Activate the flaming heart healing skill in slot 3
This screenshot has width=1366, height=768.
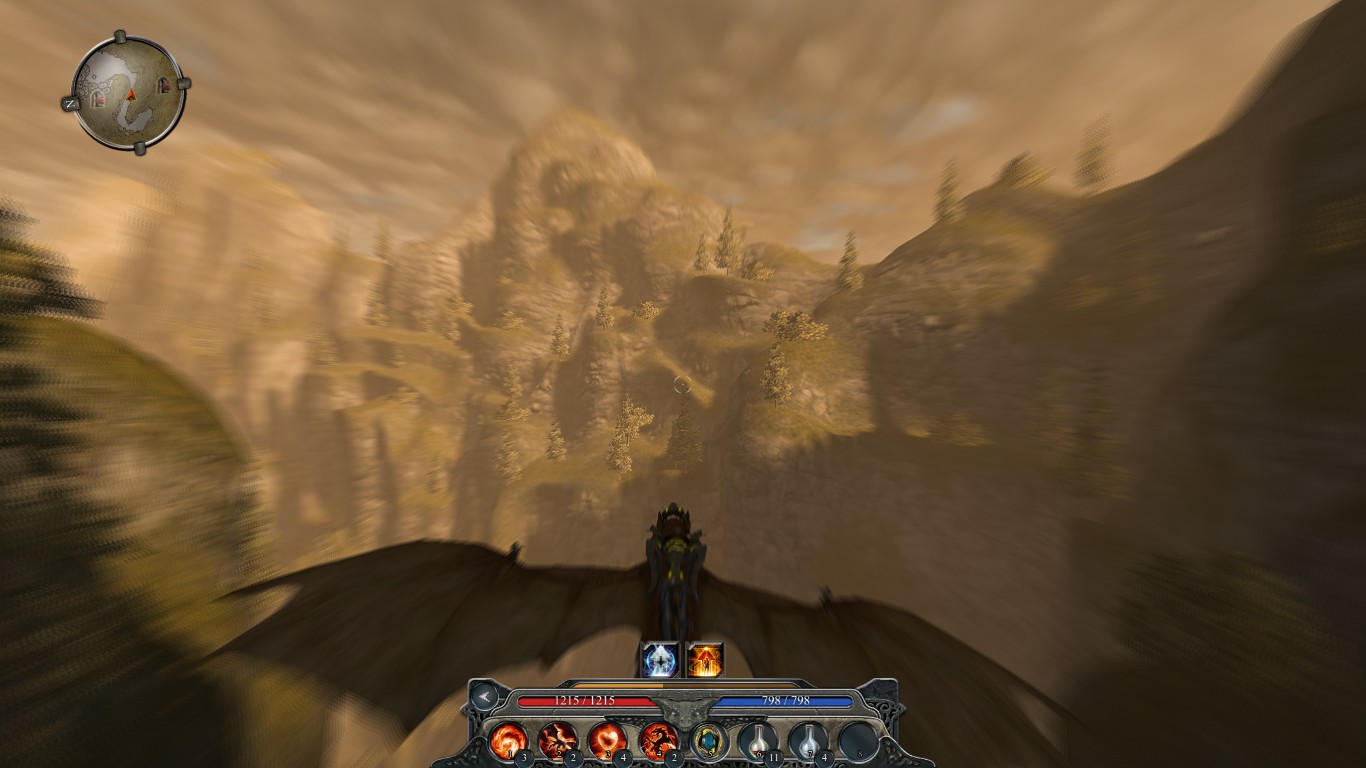[x=610, y=740]
